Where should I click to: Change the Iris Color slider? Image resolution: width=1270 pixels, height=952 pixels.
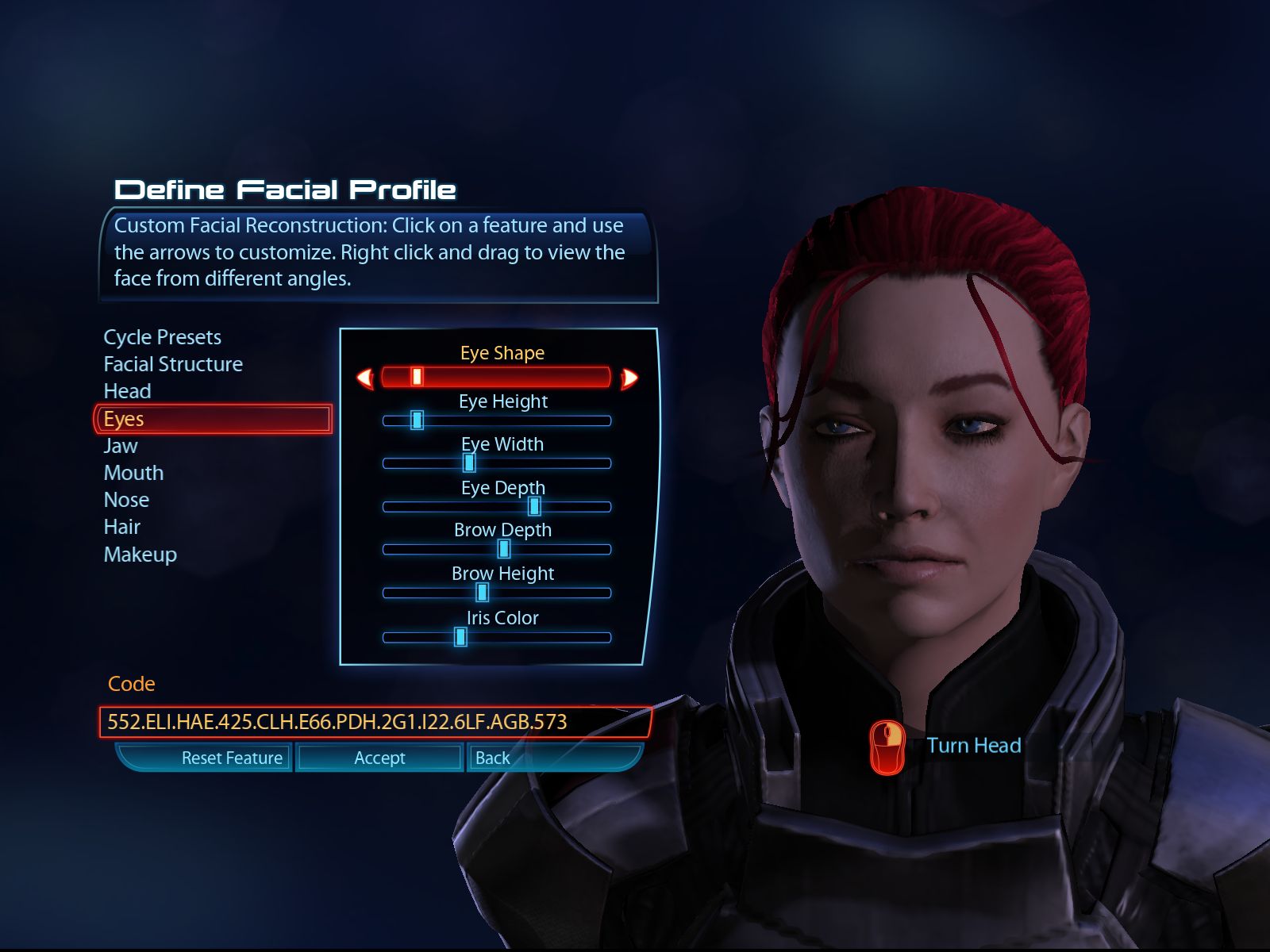460,637
